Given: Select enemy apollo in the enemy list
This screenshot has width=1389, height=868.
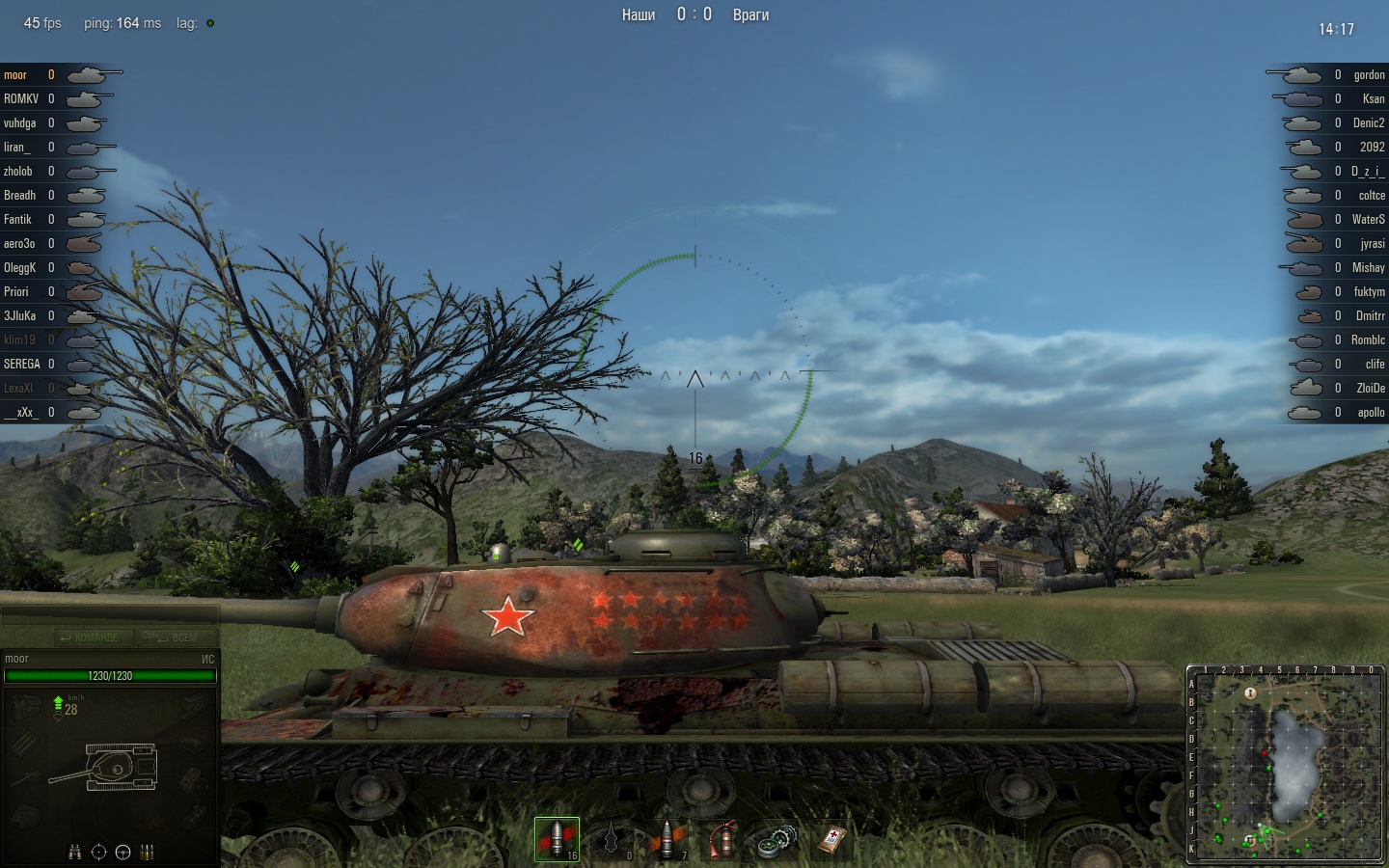Looking at the screenshot, I should pos(1371,412).
